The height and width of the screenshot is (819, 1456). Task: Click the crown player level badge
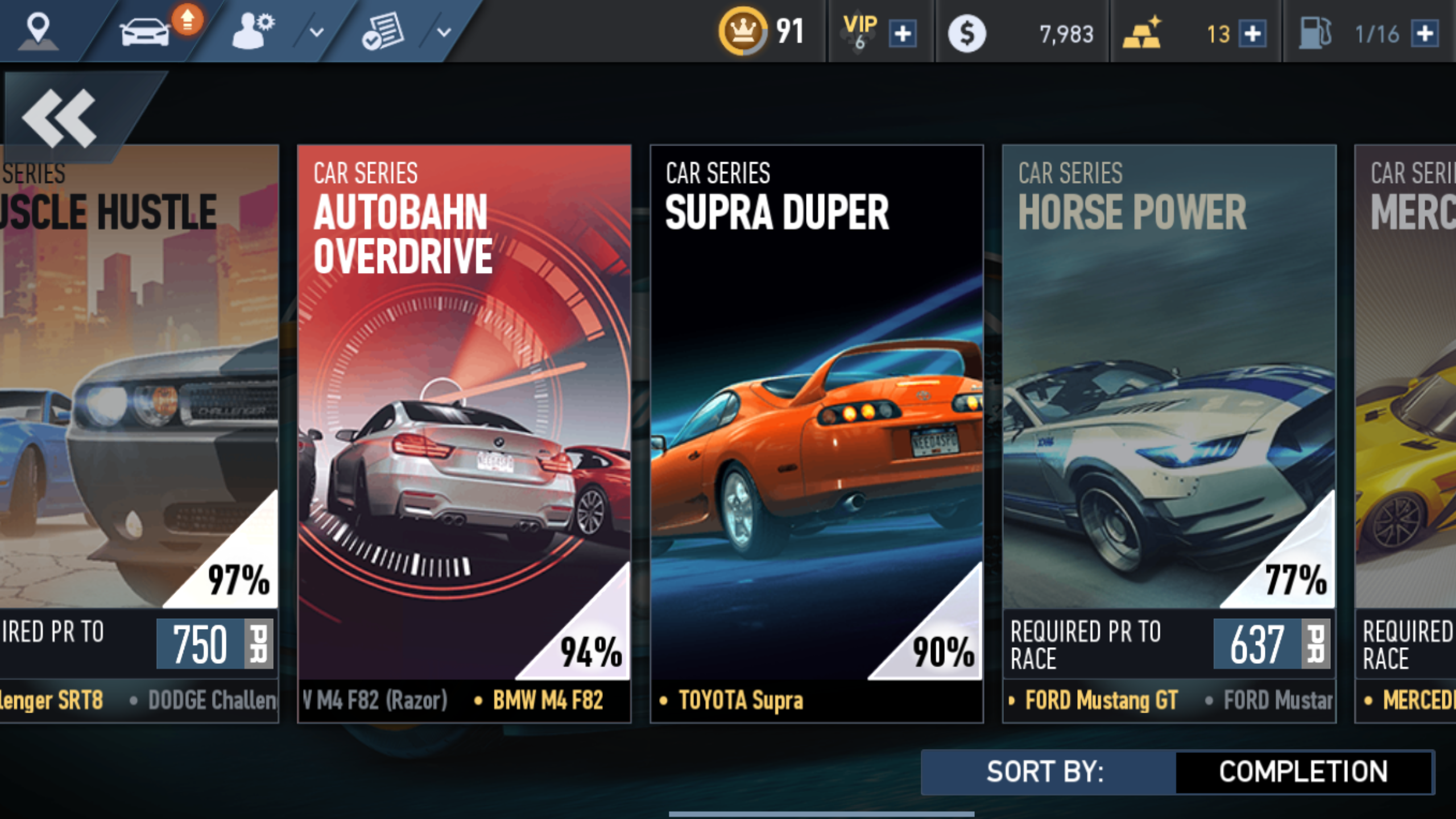point(743,31)
